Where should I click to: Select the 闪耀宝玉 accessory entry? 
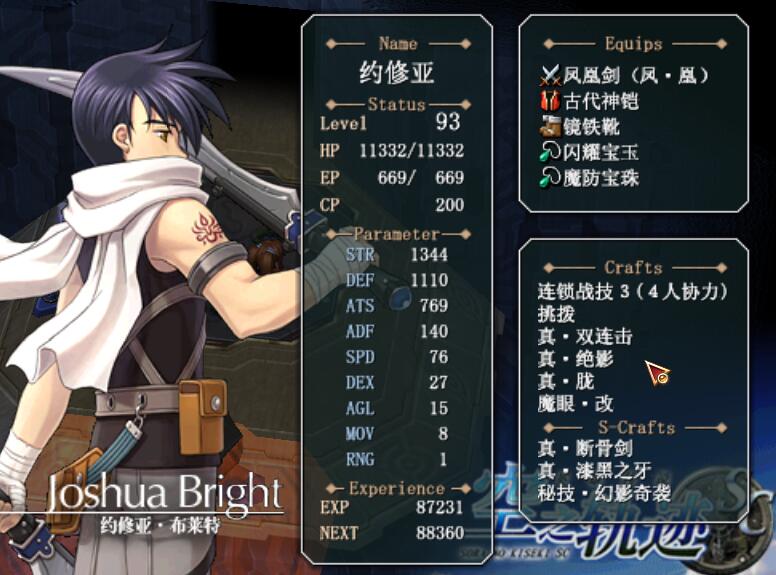coord(600,153)
